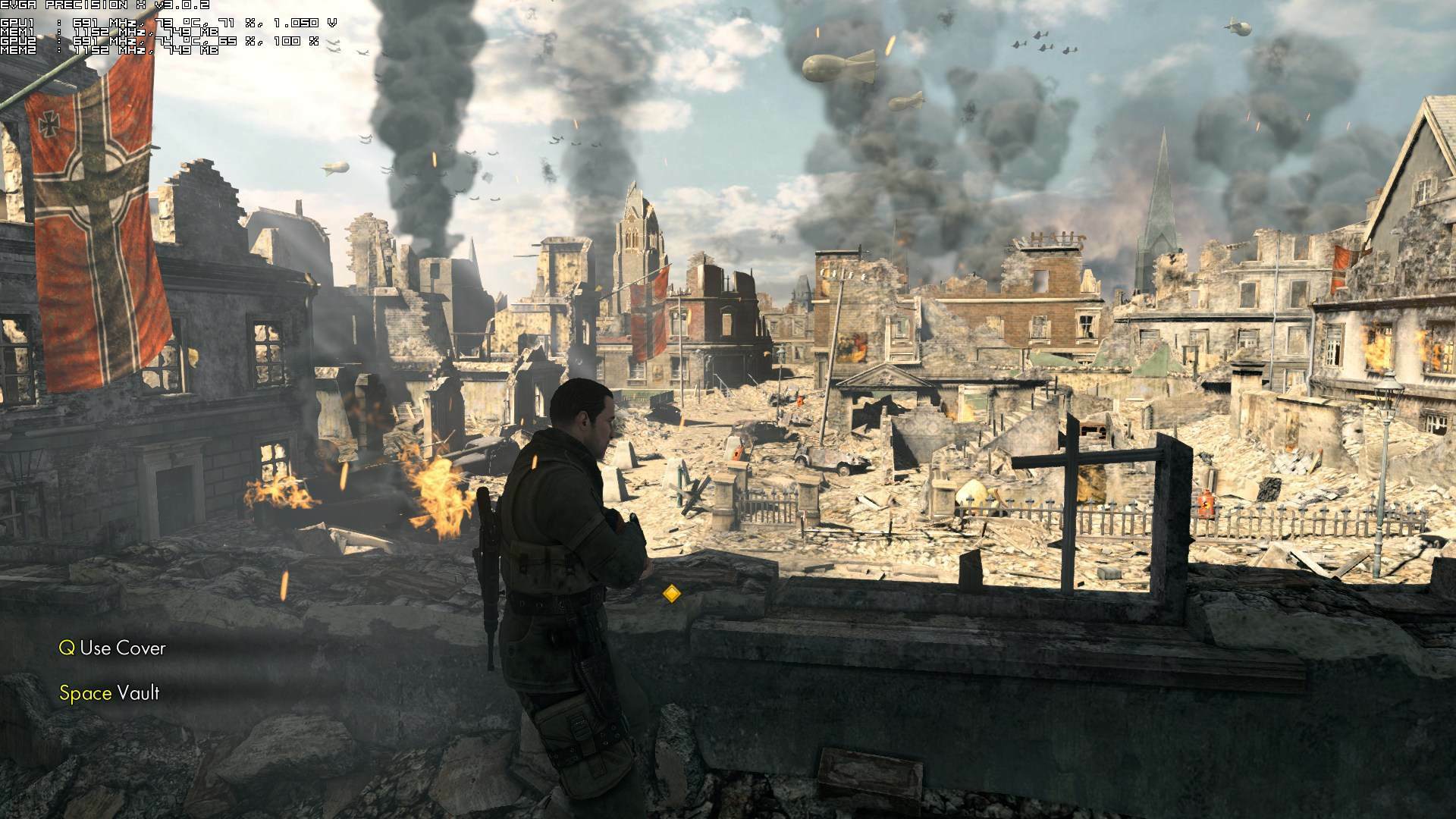Toggle the Space Vault prompt

[111, 692]
